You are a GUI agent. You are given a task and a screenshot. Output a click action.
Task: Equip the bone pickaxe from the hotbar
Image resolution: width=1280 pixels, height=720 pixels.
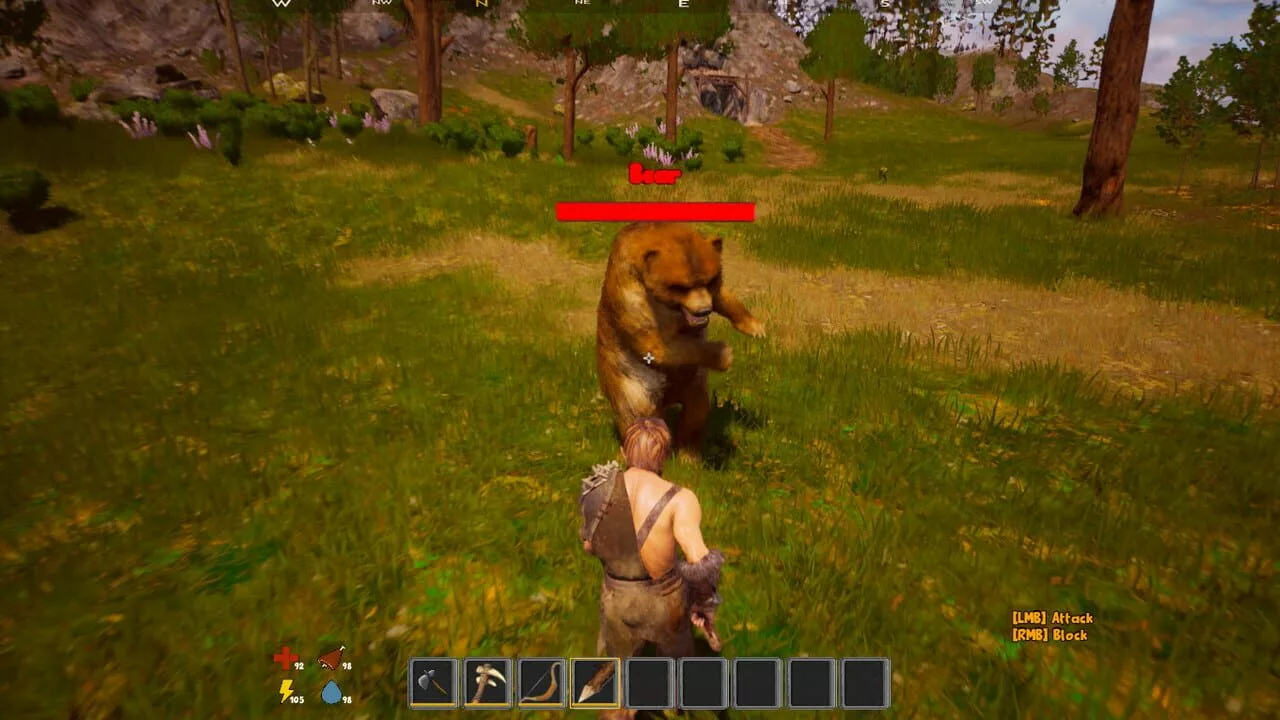coord(488,683)
